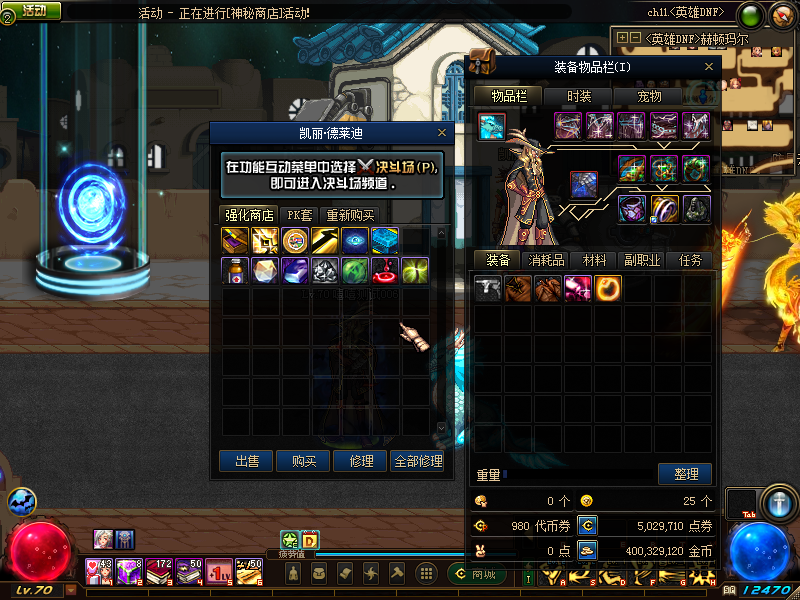Click the 整理 (sort) inventory button
The height and width of the screenshot is (600, 800).
685,474
